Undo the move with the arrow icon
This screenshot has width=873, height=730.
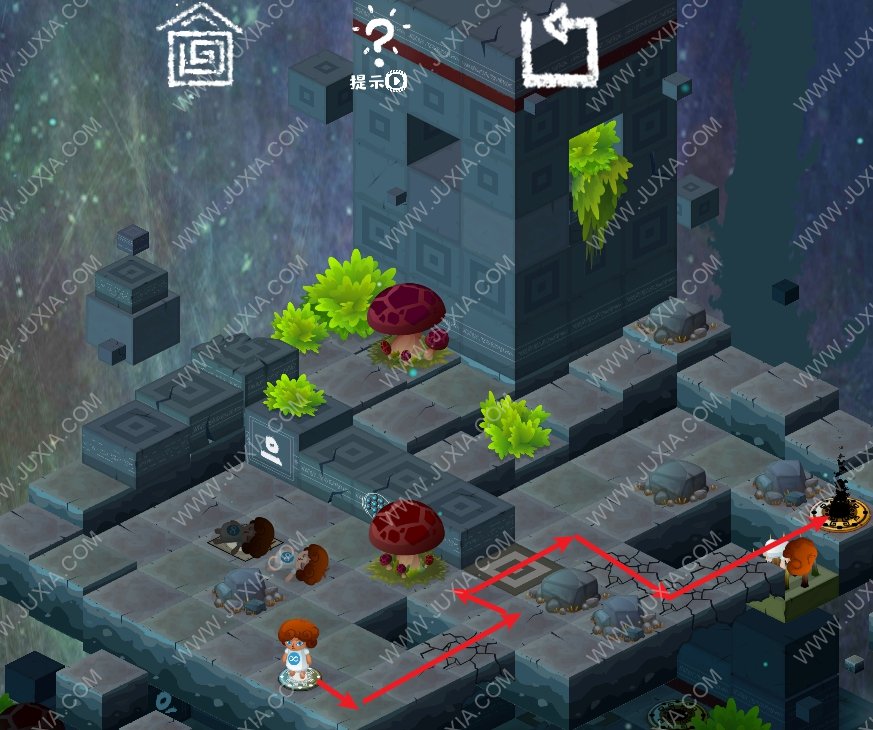[558, 46]
